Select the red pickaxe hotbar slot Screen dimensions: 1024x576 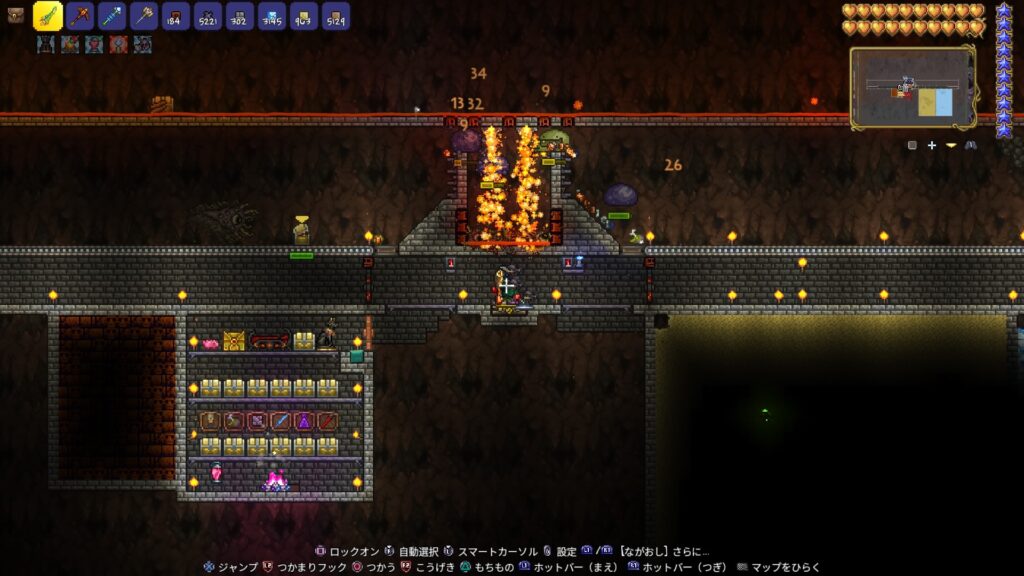coord(81,16)
